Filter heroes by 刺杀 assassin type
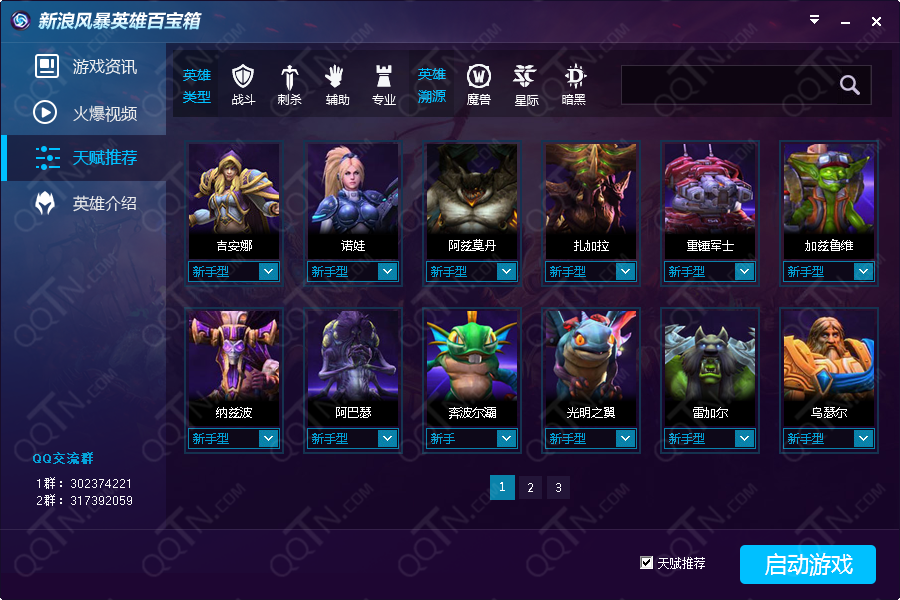Viewport: 900px width, 600px height. pyautogui.click(x=290, y=84)
